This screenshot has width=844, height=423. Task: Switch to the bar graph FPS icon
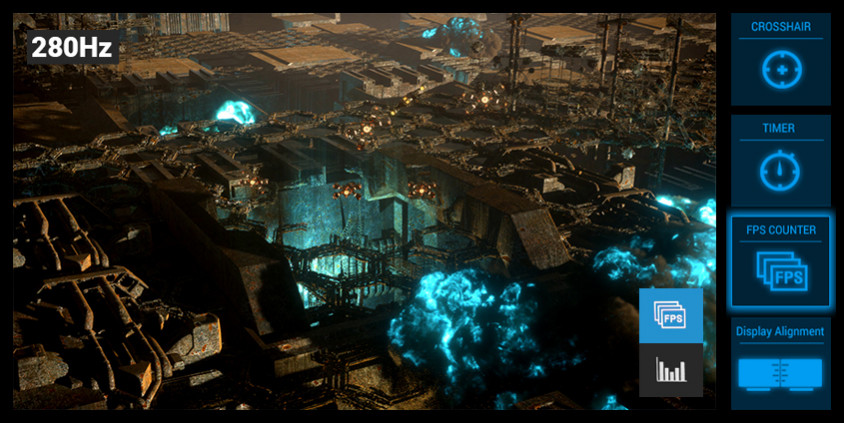click(x=670, y=371)
